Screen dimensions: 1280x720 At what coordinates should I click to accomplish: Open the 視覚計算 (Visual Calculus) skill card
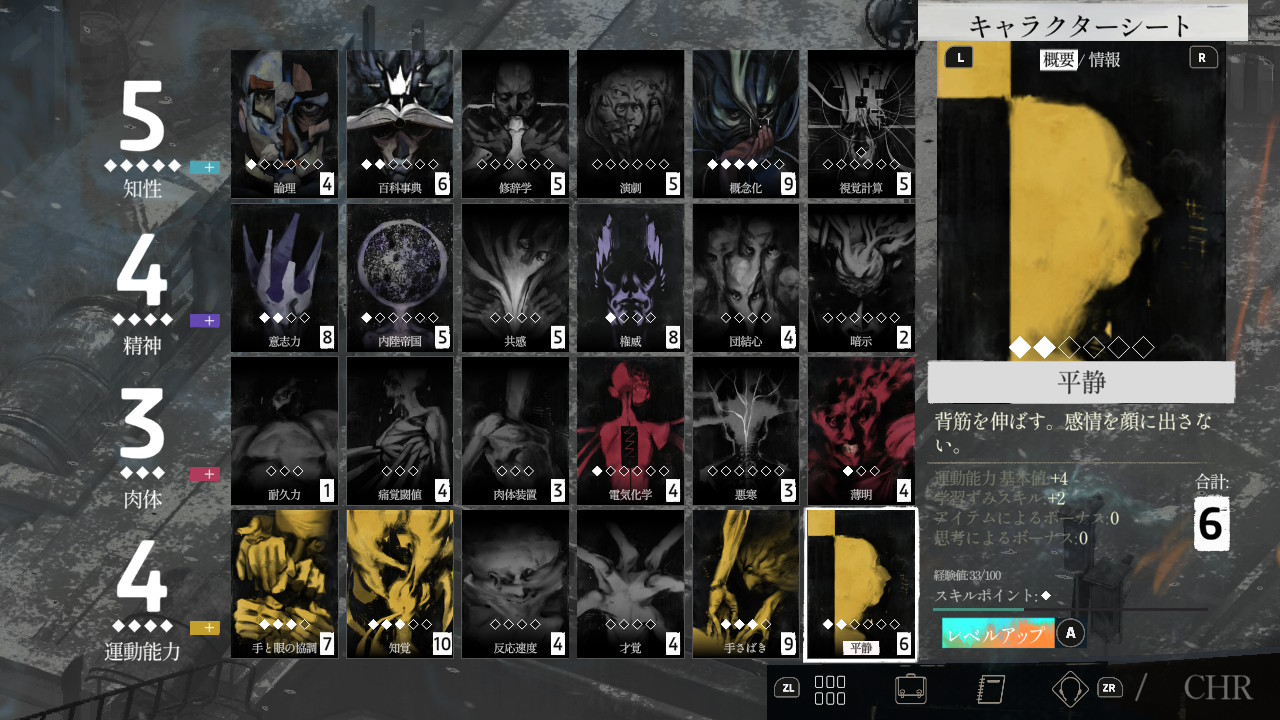coord(861,123)
